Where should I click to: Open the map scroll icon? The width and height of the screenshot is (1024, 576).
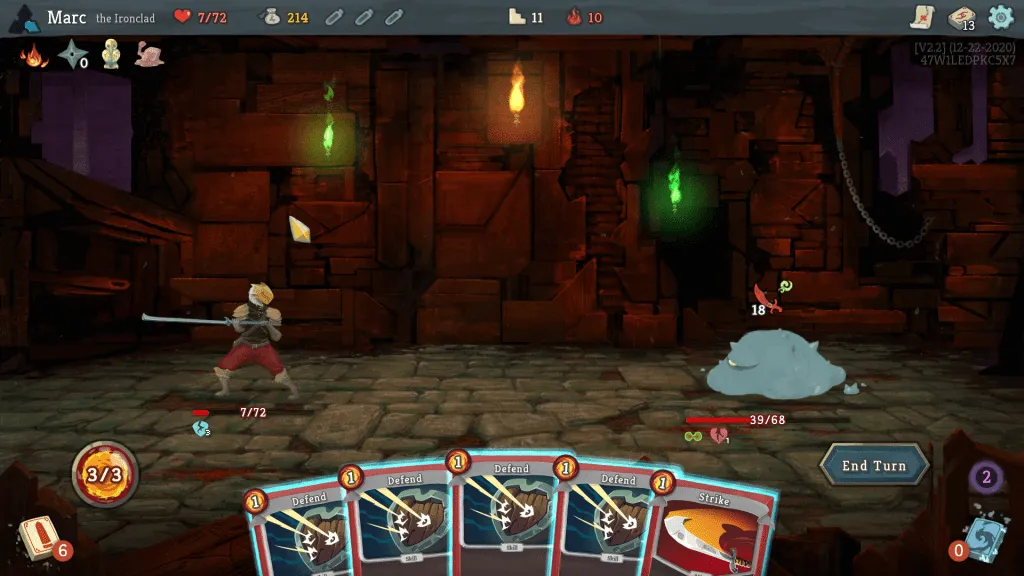tap(922, 17)
